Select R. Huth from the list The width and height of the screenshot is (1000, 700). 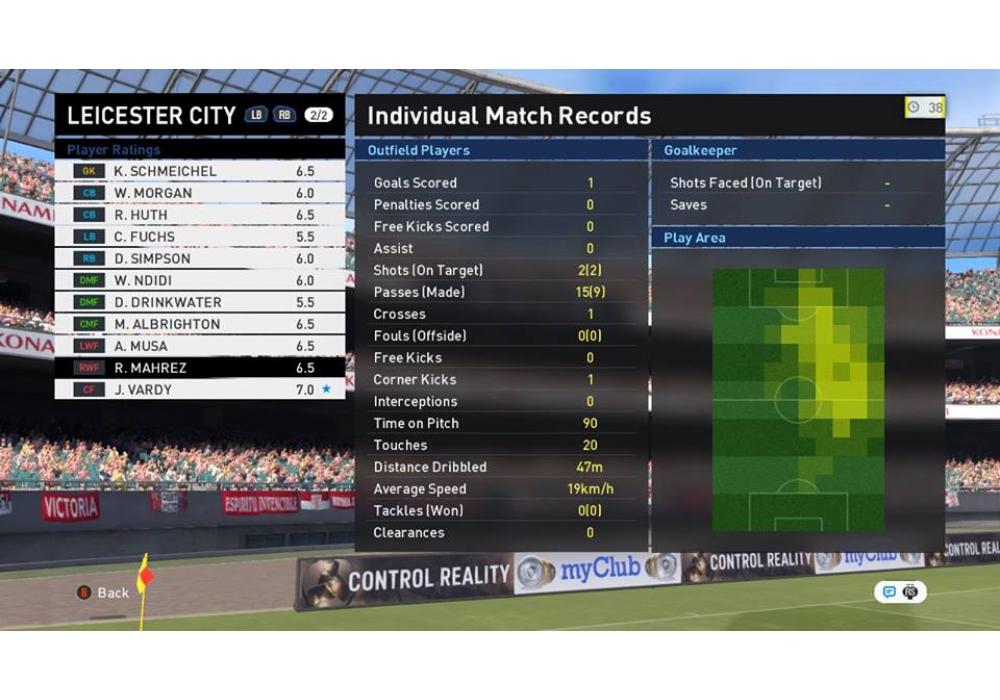pos(199,215)
